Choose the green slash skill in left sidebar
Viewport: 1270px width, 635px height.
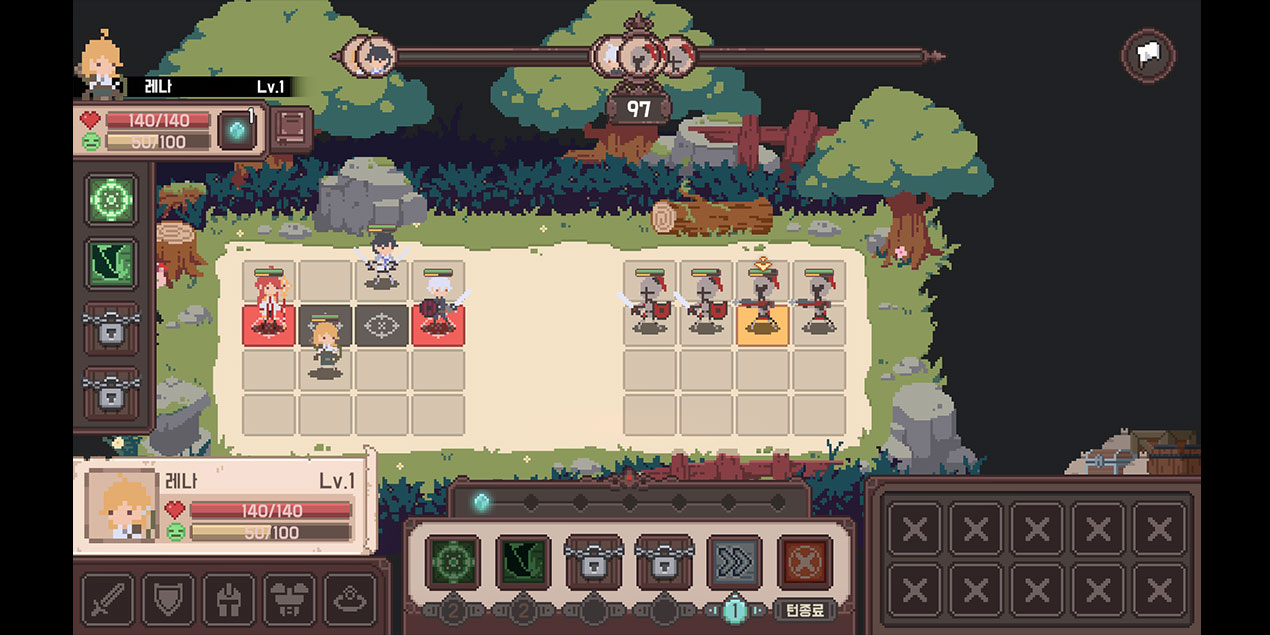(x=112, y=262)
